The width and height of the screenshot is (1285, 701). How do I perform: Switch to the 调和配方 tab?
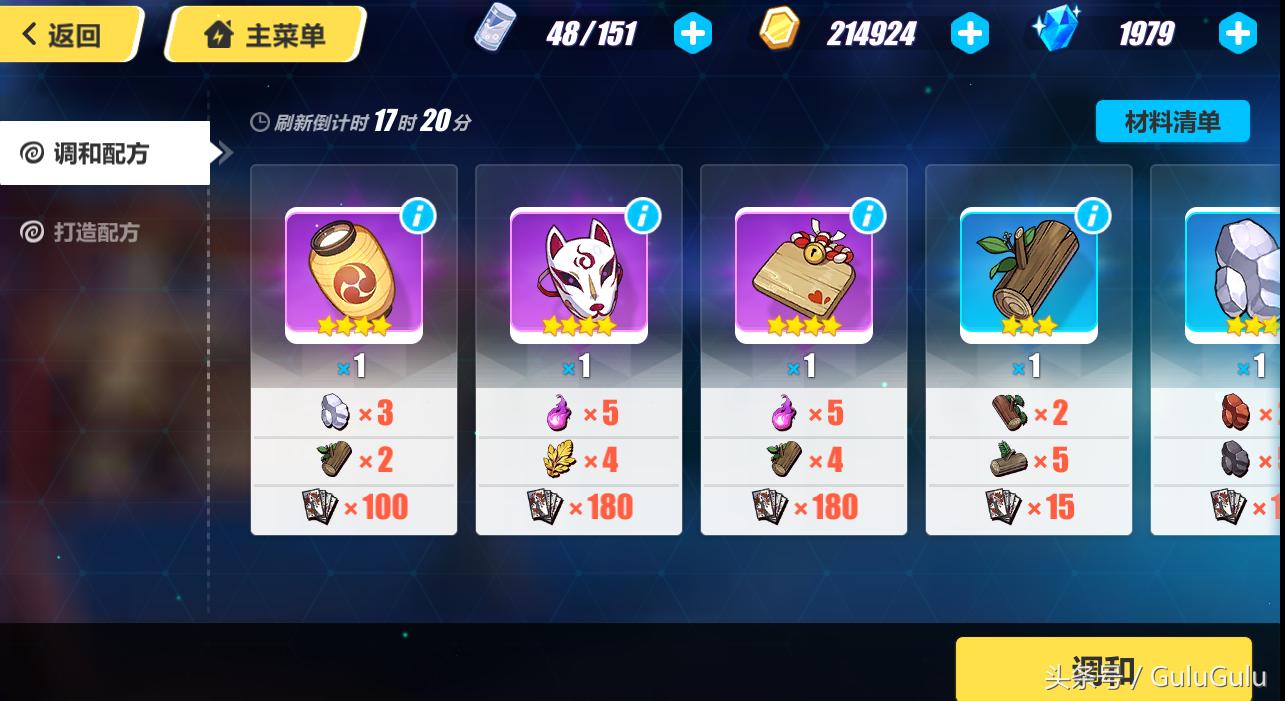[100, 153]
